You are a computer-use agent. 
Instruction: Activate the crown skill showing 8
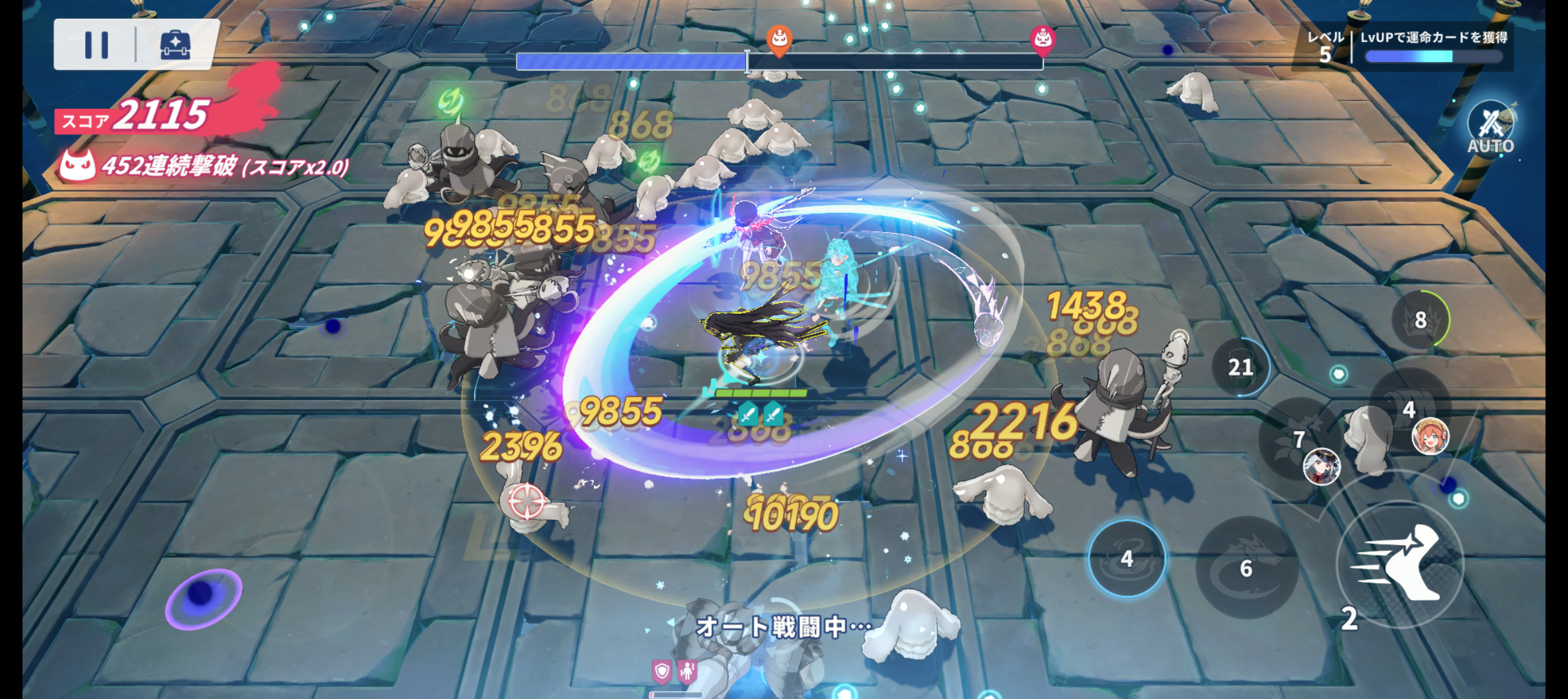(1420, 320)
